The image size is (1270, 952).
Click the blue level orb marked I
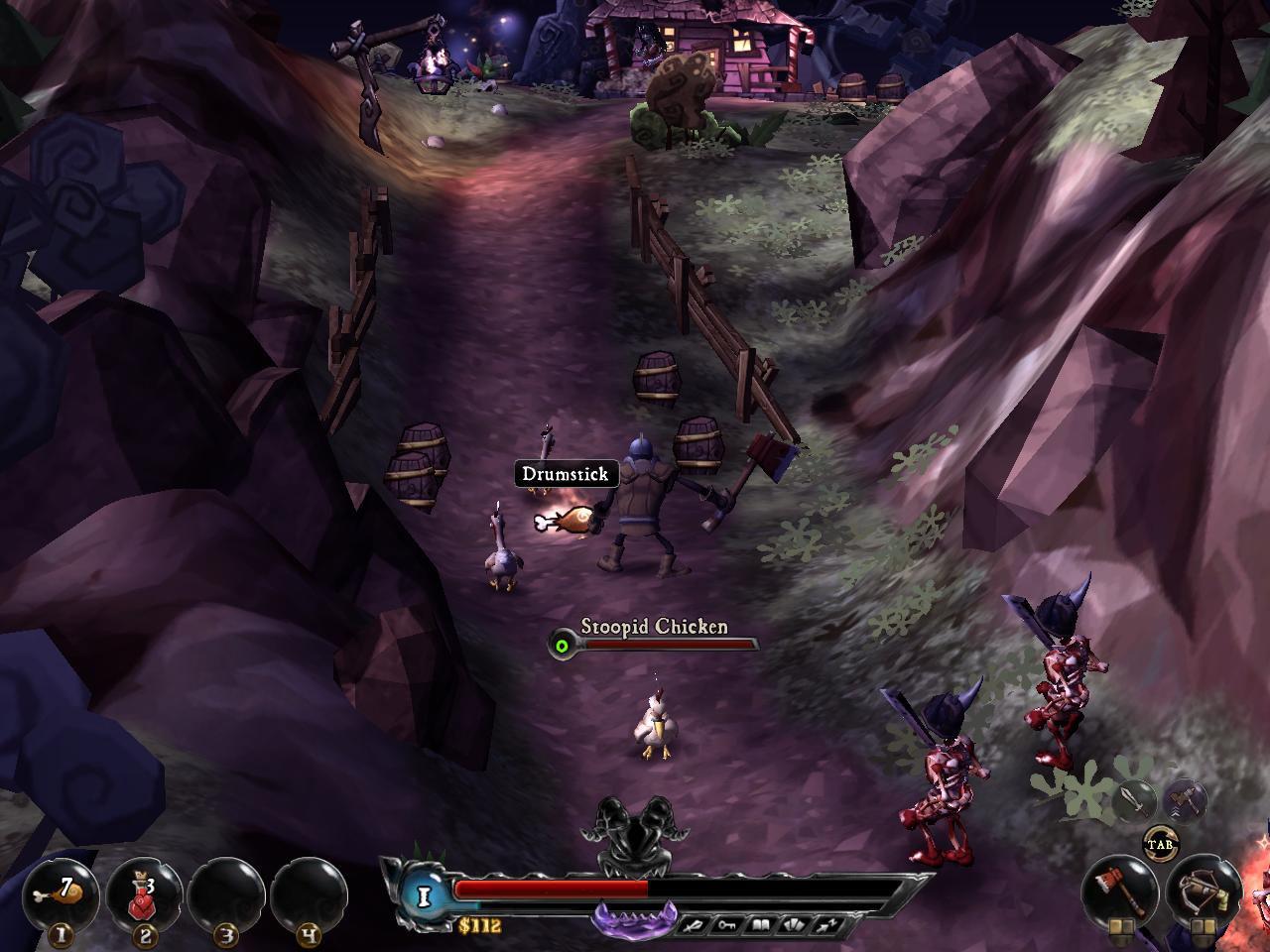426,895
